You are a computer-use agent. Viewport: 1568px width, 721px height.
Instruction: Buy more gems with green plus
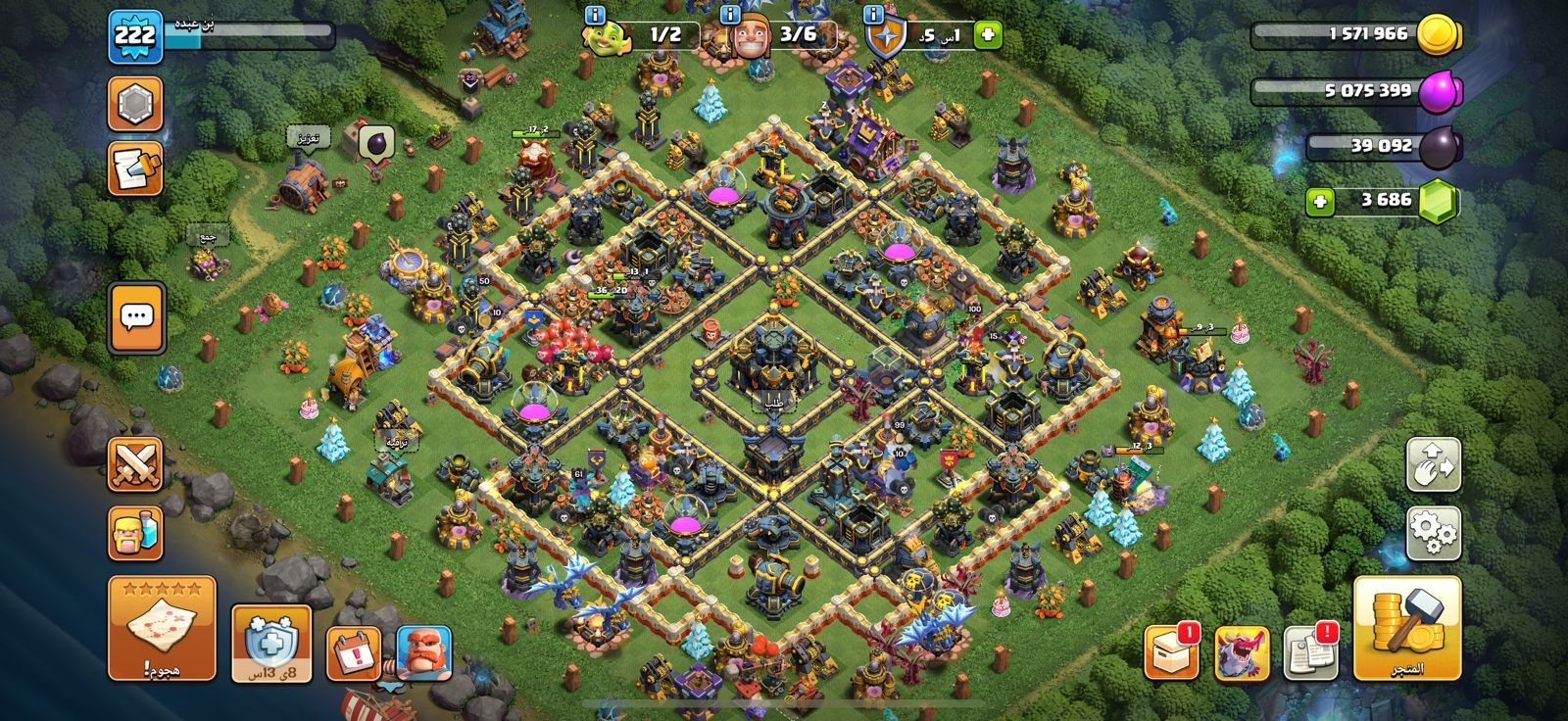pos(1319,202)
